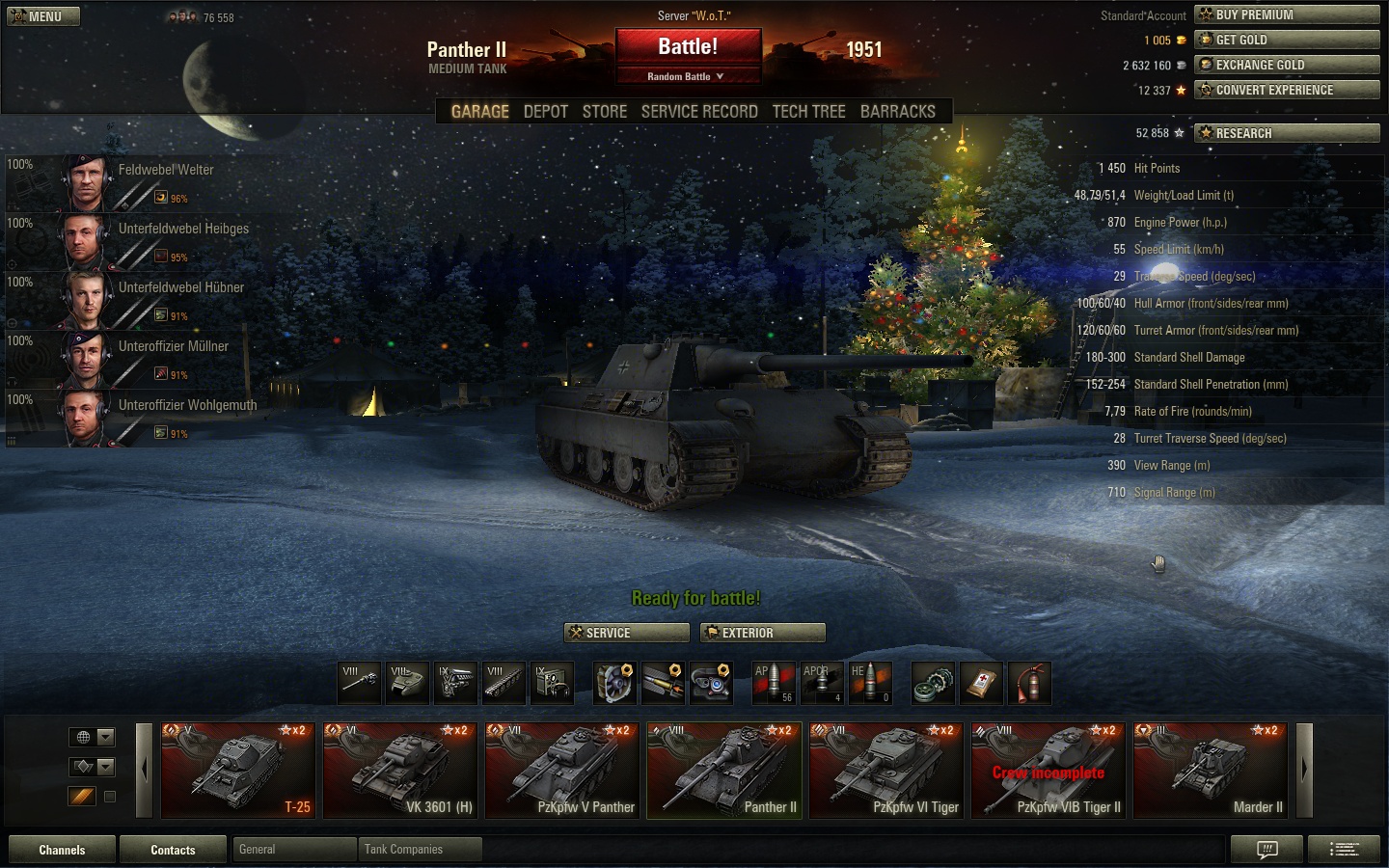Choose the EXCHANGE GOLD button
Image resolution: width=1389 pixels, height=868 pixels.
click(1287, 65)
